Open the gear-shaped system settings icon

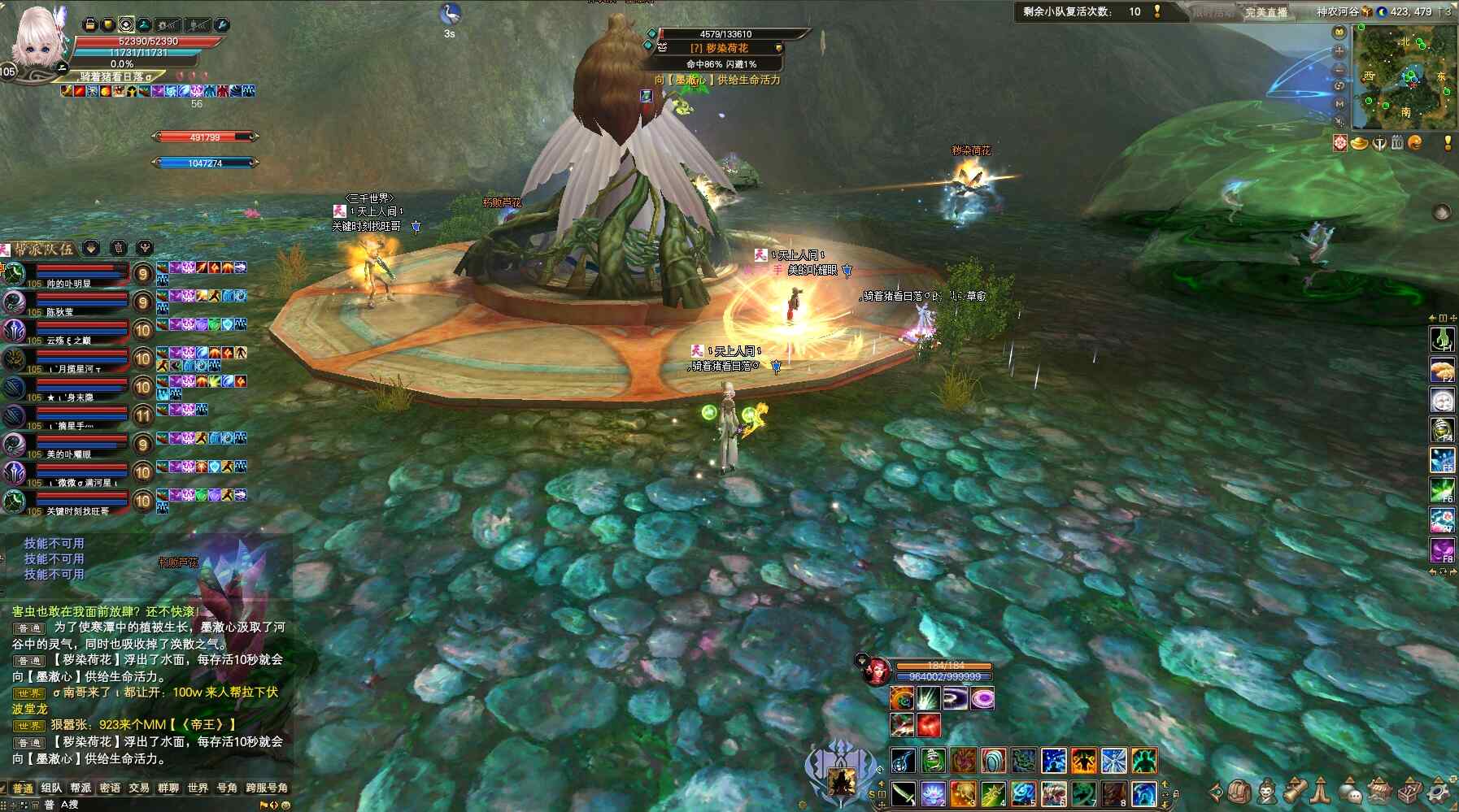point(1439,790)
